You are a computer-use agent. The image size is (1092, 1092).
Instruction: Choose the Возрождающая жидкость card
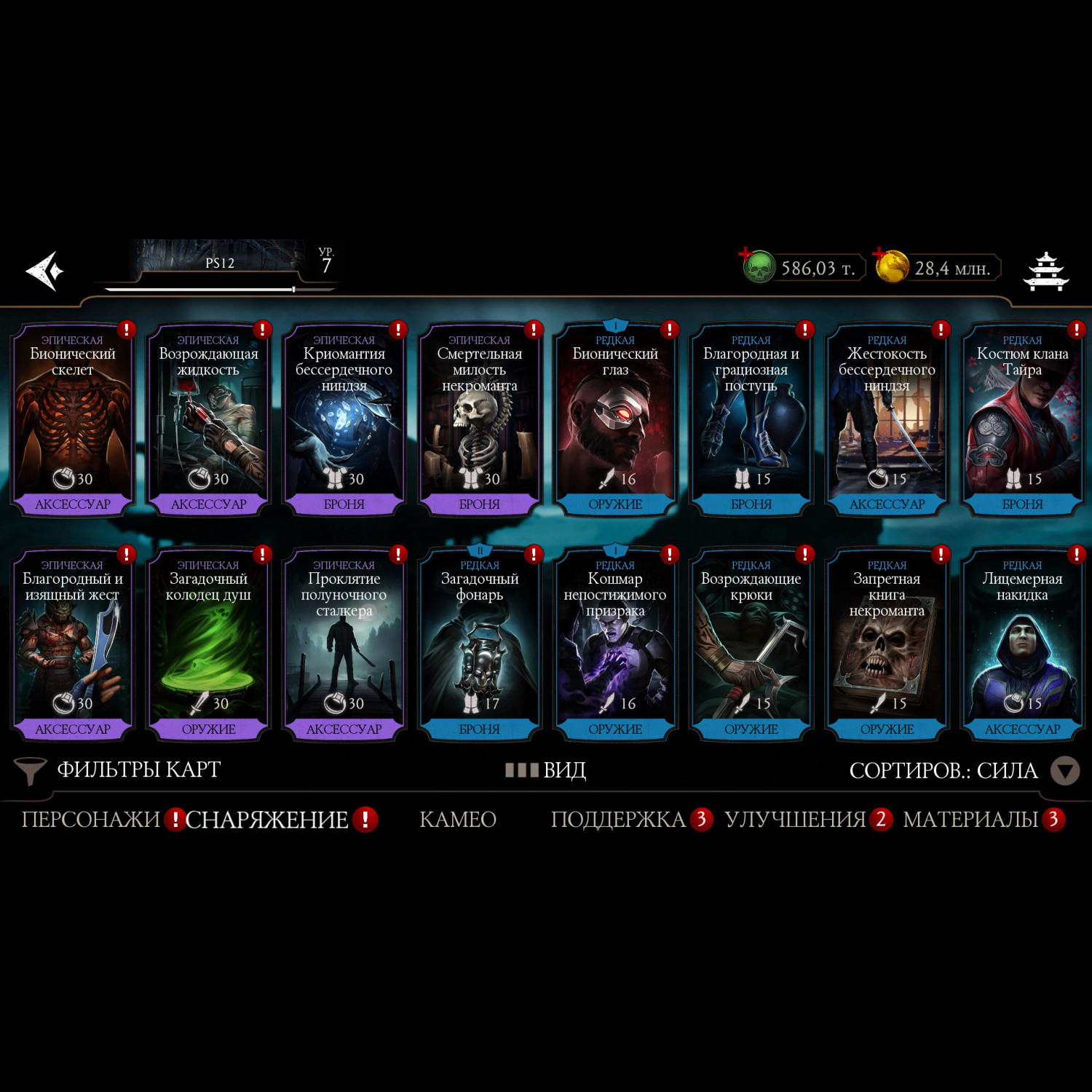click(208, 421)
